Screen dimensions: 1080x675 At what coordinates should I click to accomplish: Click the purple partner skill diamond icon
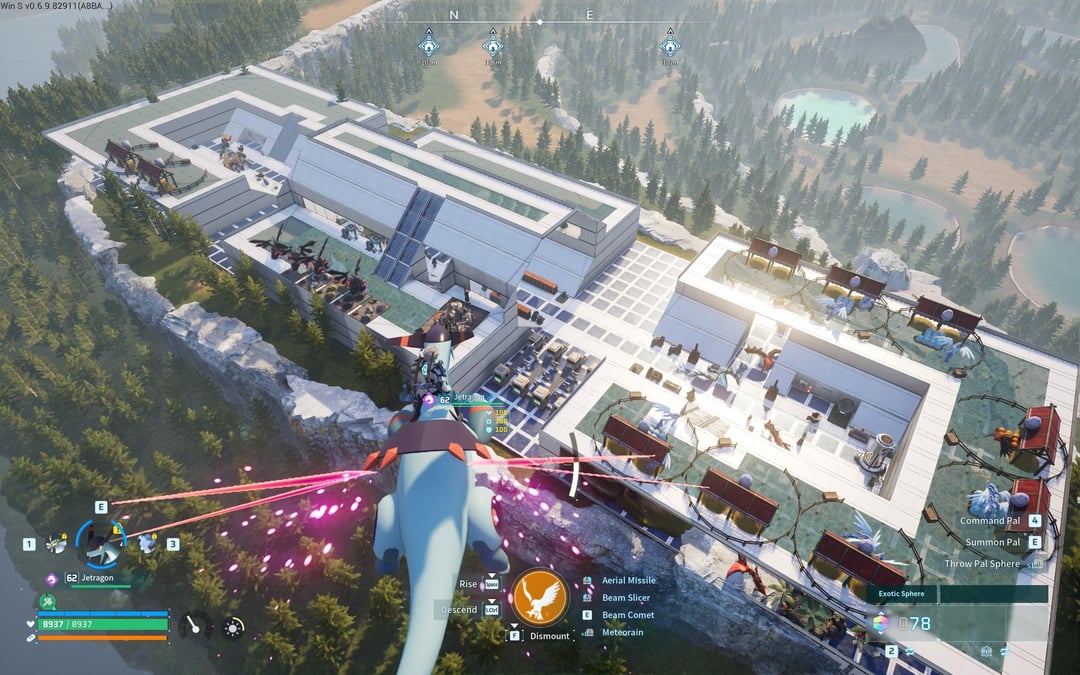[52, 578]
